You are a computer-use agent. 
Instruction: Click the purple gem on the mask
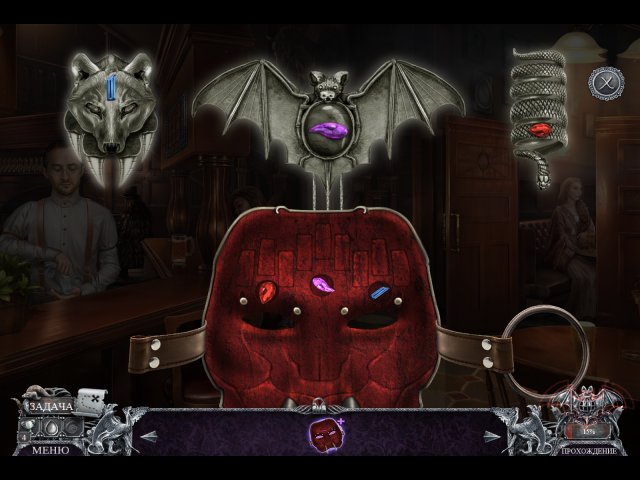pyautogui.click(x=322, y=285)
